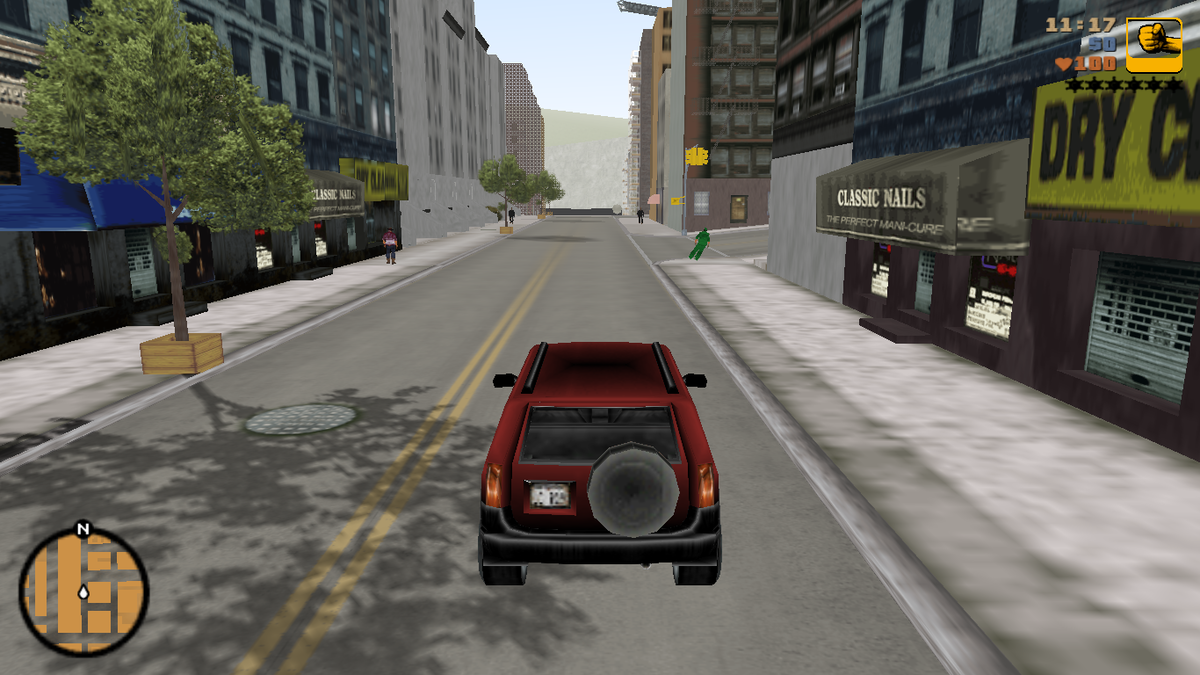This screenshot has width=1200, height=675.
Task: Open the circular radar minimap
Action: click(83, 592)
